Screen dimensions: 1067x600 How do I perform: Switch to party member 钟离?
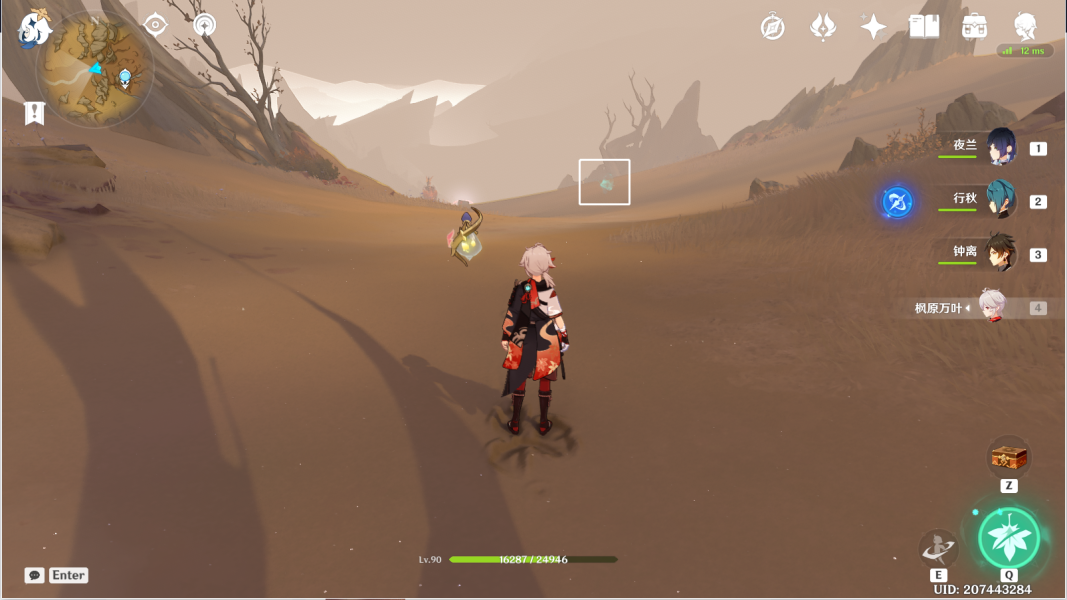(1000, 253)
